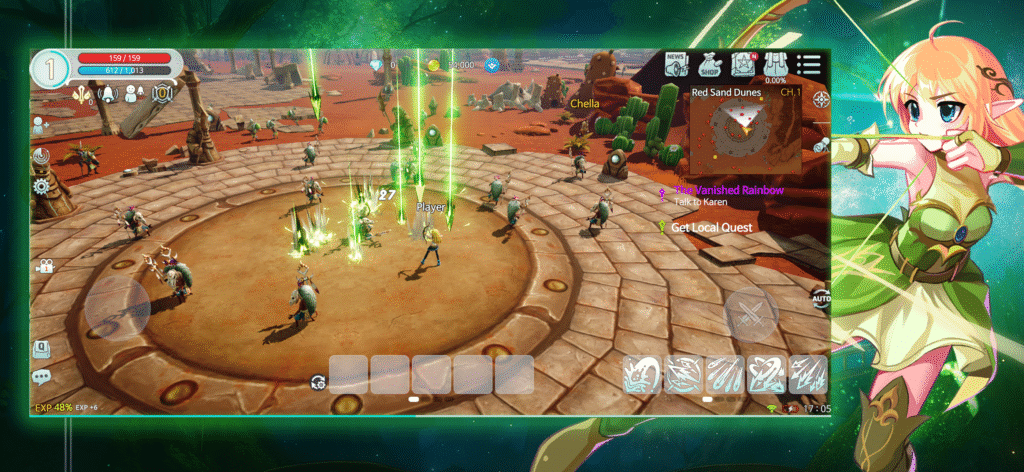Click the notification bell icon
Viewport: 1024px width, 472px height.
(106, 94)
